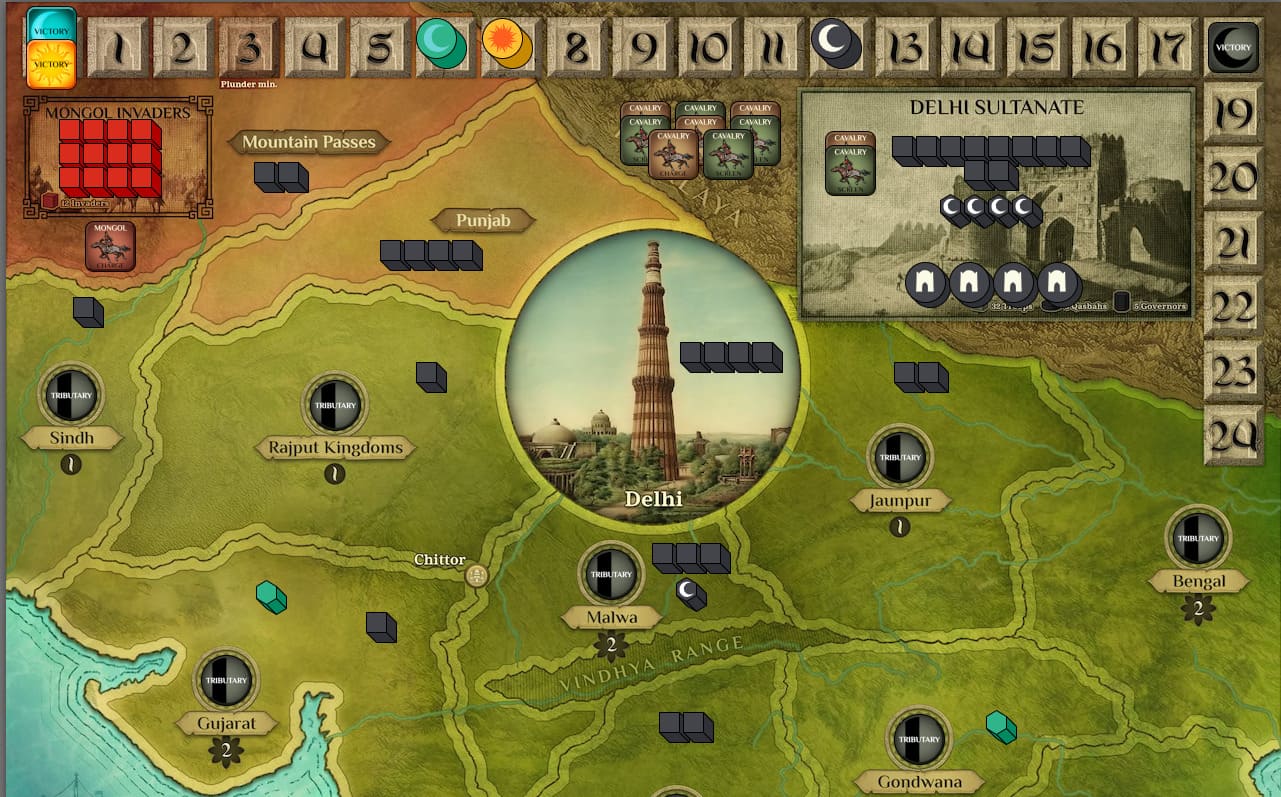Screen dimensions: 1281x797
Task: Choose the Jaunpur tributary marker
Action: point(900,457)
